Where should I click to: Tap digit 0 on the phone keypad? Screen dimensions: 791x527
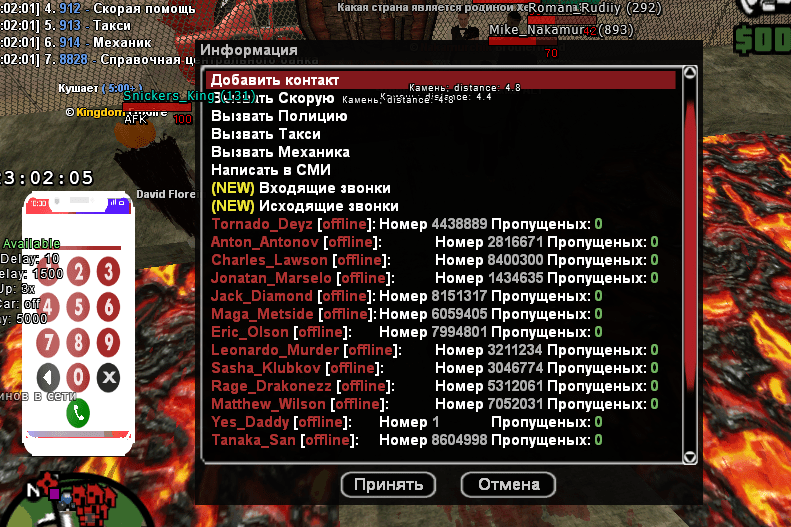point(78,377)
